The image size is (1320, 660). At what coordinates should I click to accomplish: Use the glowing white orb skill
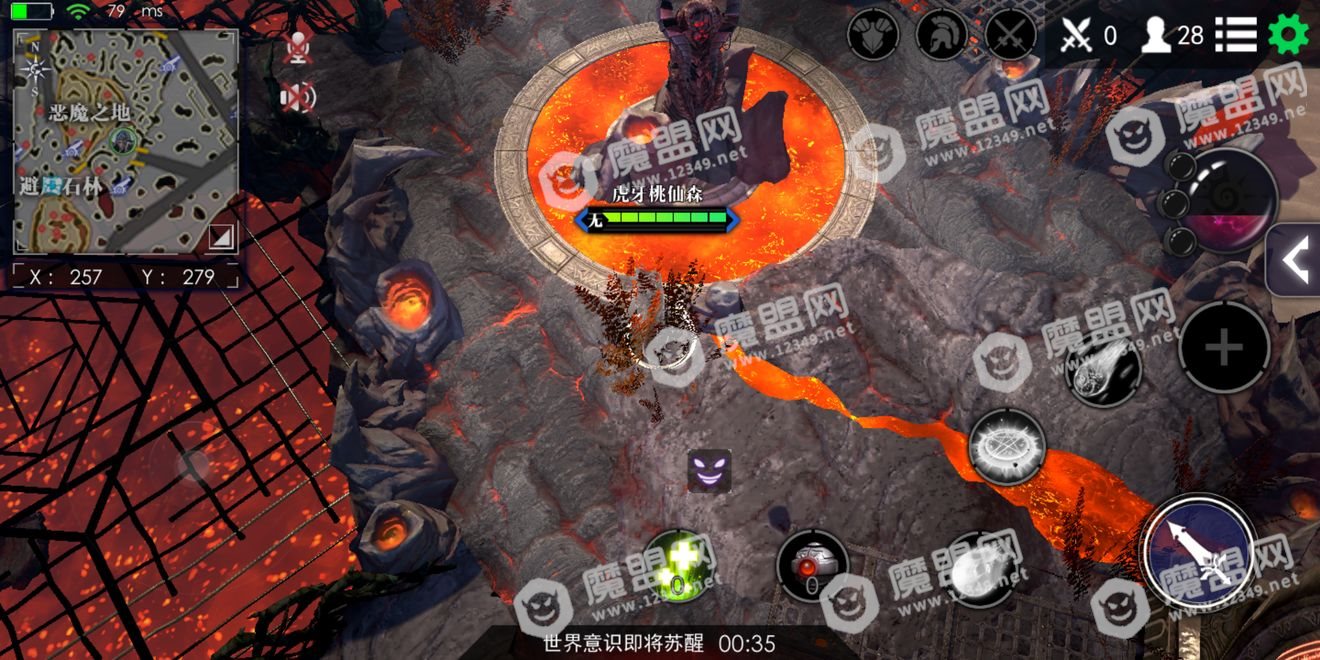point(978,570)
